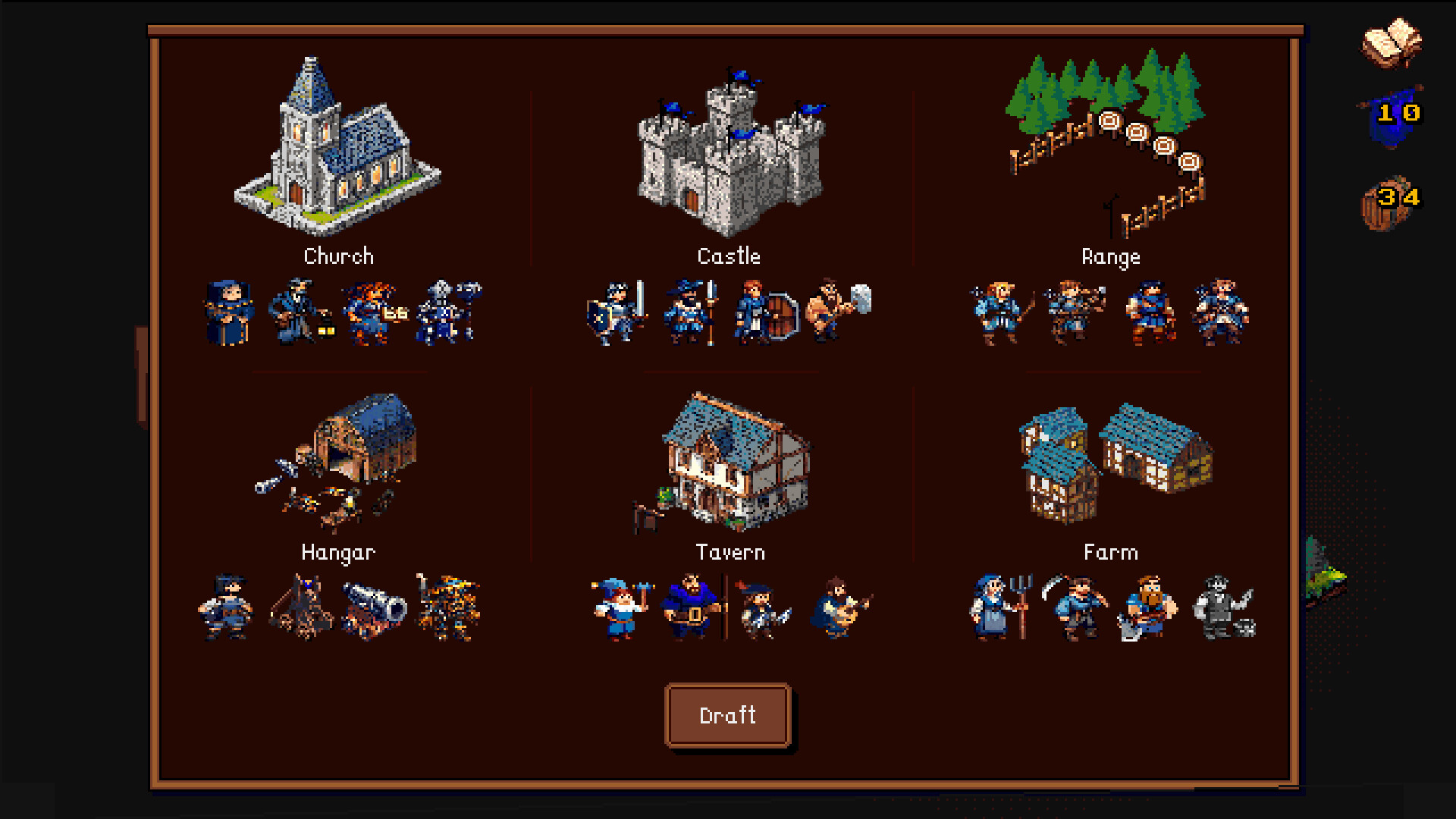
Task: Select the cannon unit under Hangar
Action: pyautogui.click(x=373, y=607)
